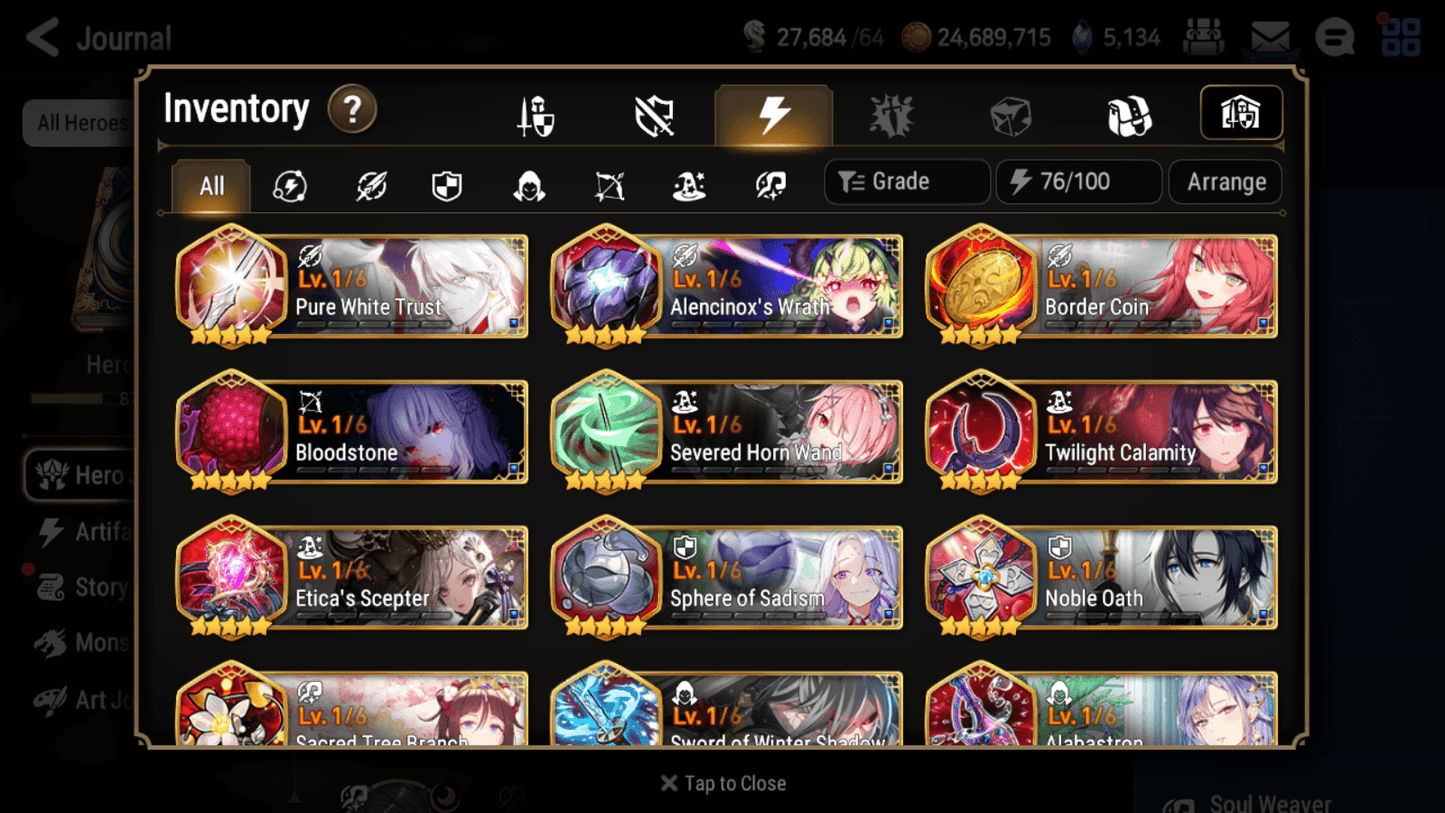Open the Grade sorting dropdown

pyautogui.click(x=906, y=181)
